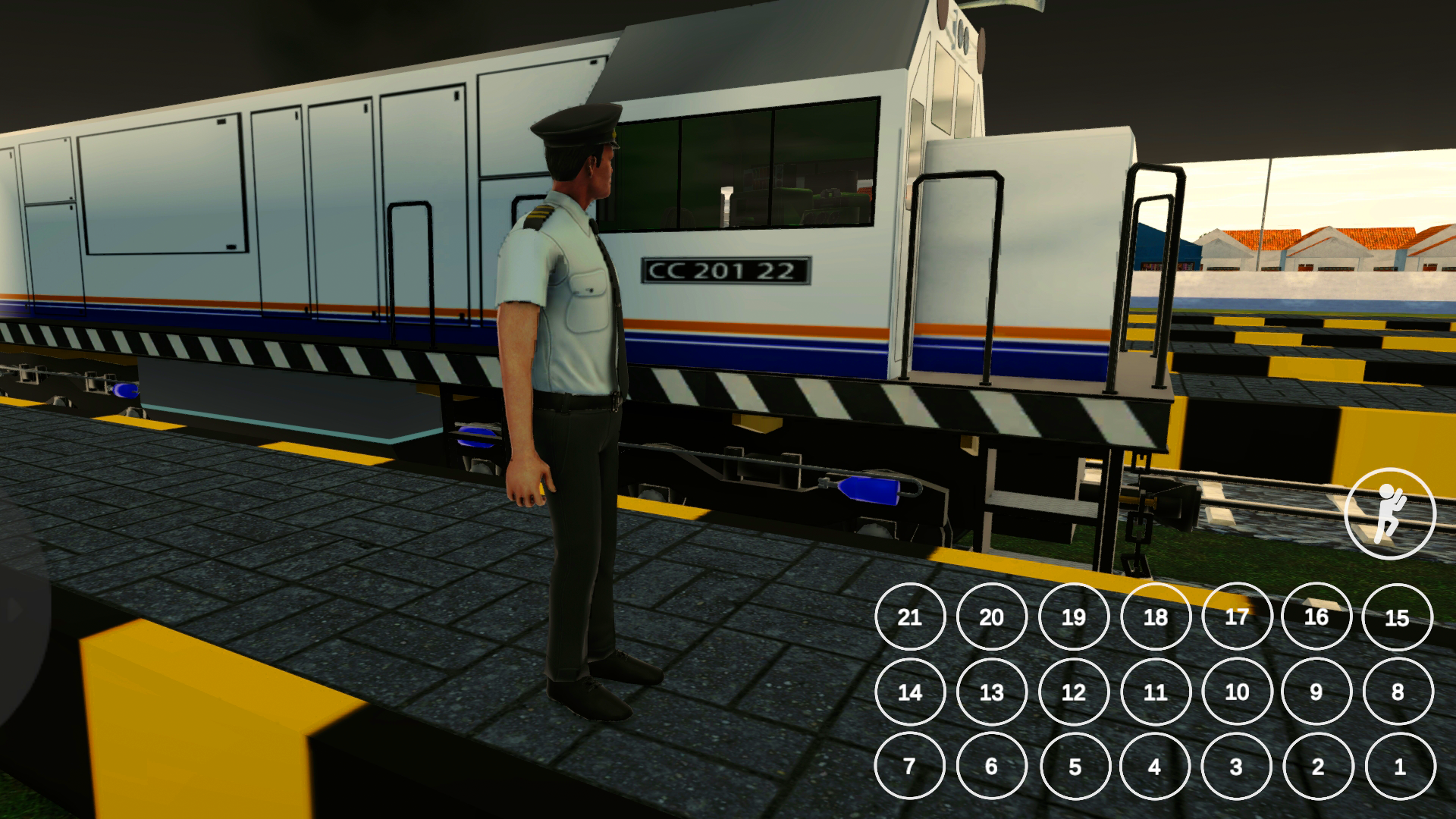1456x819 pixels.
Task: Click the circle numbered 10
Action: (1237, 692)
